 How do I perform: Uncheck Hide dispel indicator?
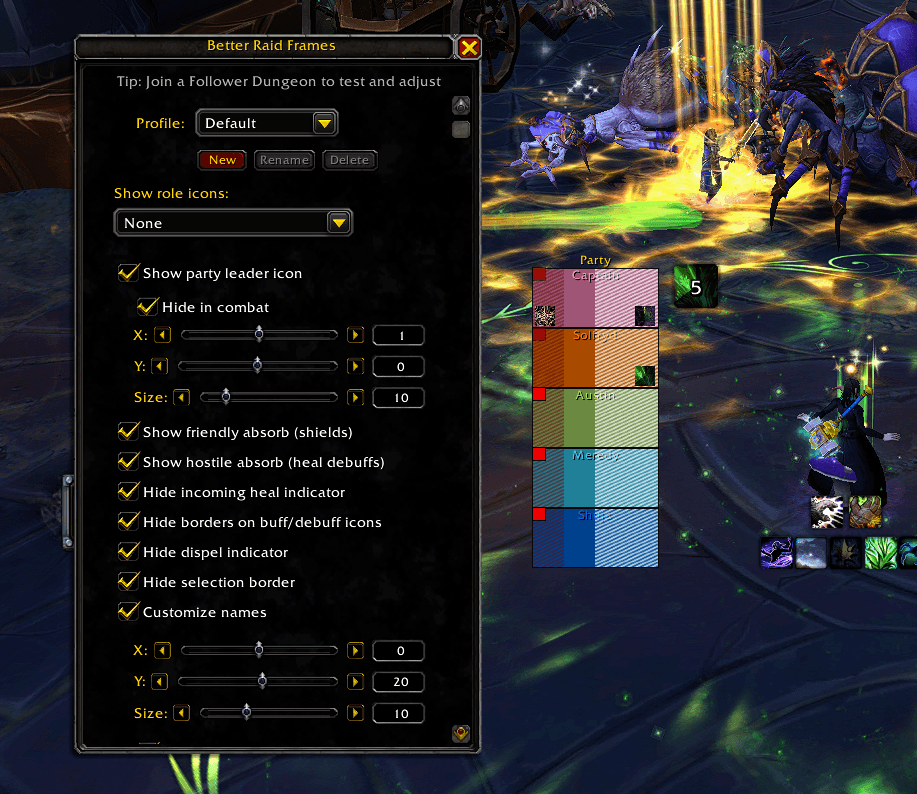pyautogui.click(x=128, y=552)
